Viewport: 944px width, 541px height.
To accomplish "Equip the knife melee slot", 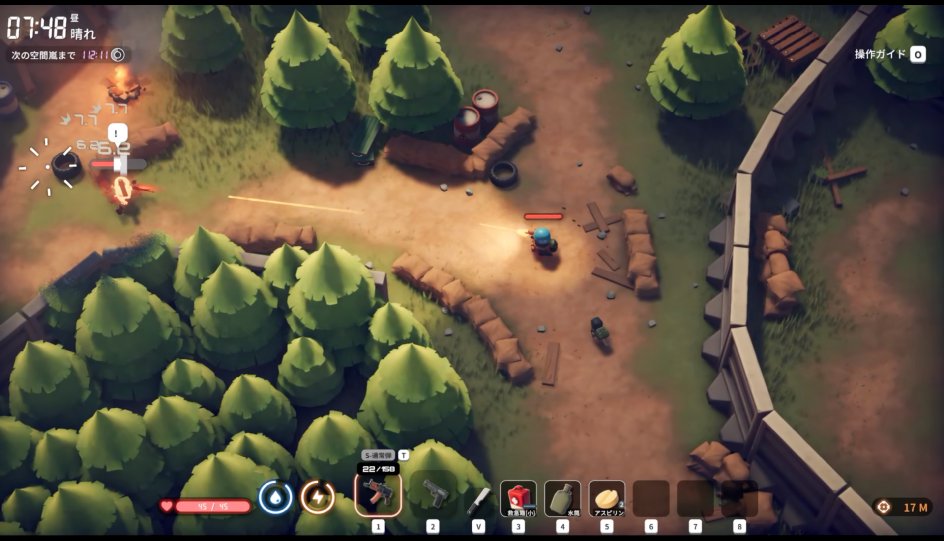I will pyautogui.click(x=479, y=497).
